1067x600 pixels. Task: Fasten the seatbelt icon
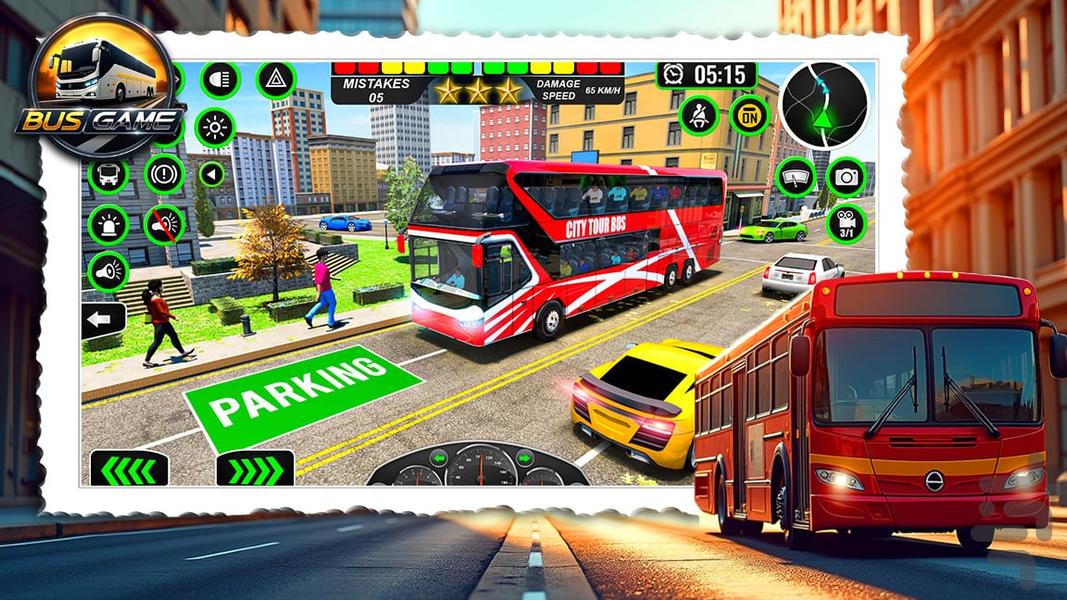[x=699, y=115]
